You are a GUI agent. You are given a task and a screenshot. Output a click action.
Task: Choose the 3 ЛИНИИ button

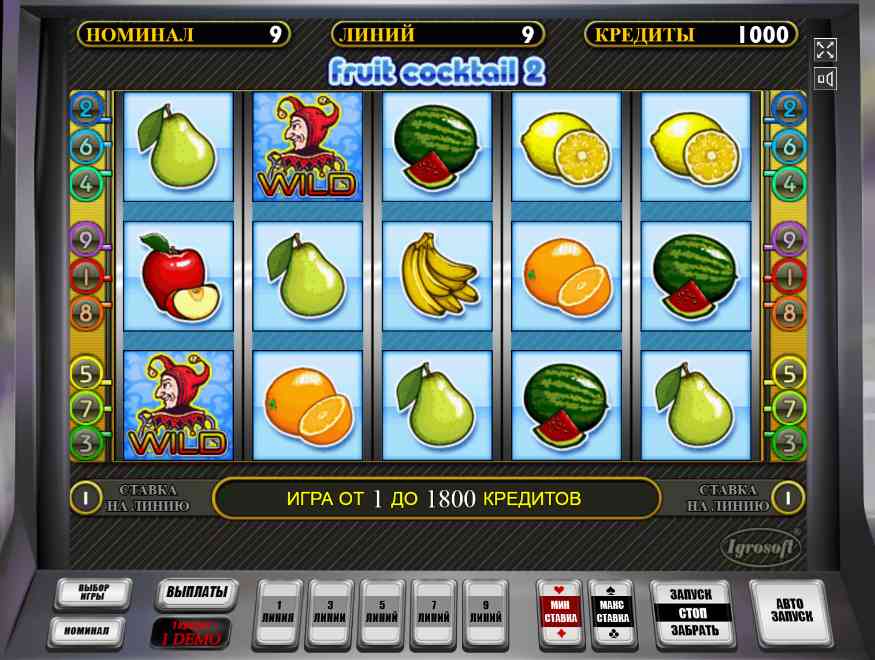click(x=331, y=611)
